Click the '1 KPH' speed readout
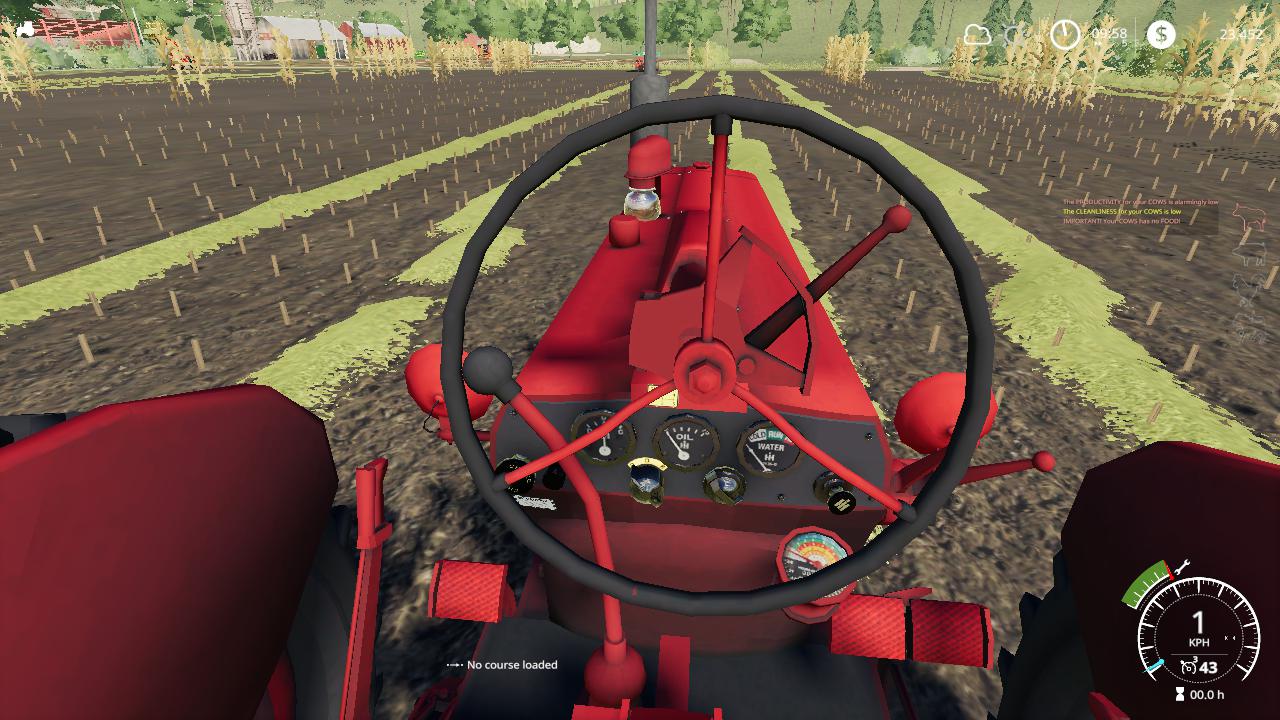The width and height of the screenshot is (1280, 720). 1198,628
